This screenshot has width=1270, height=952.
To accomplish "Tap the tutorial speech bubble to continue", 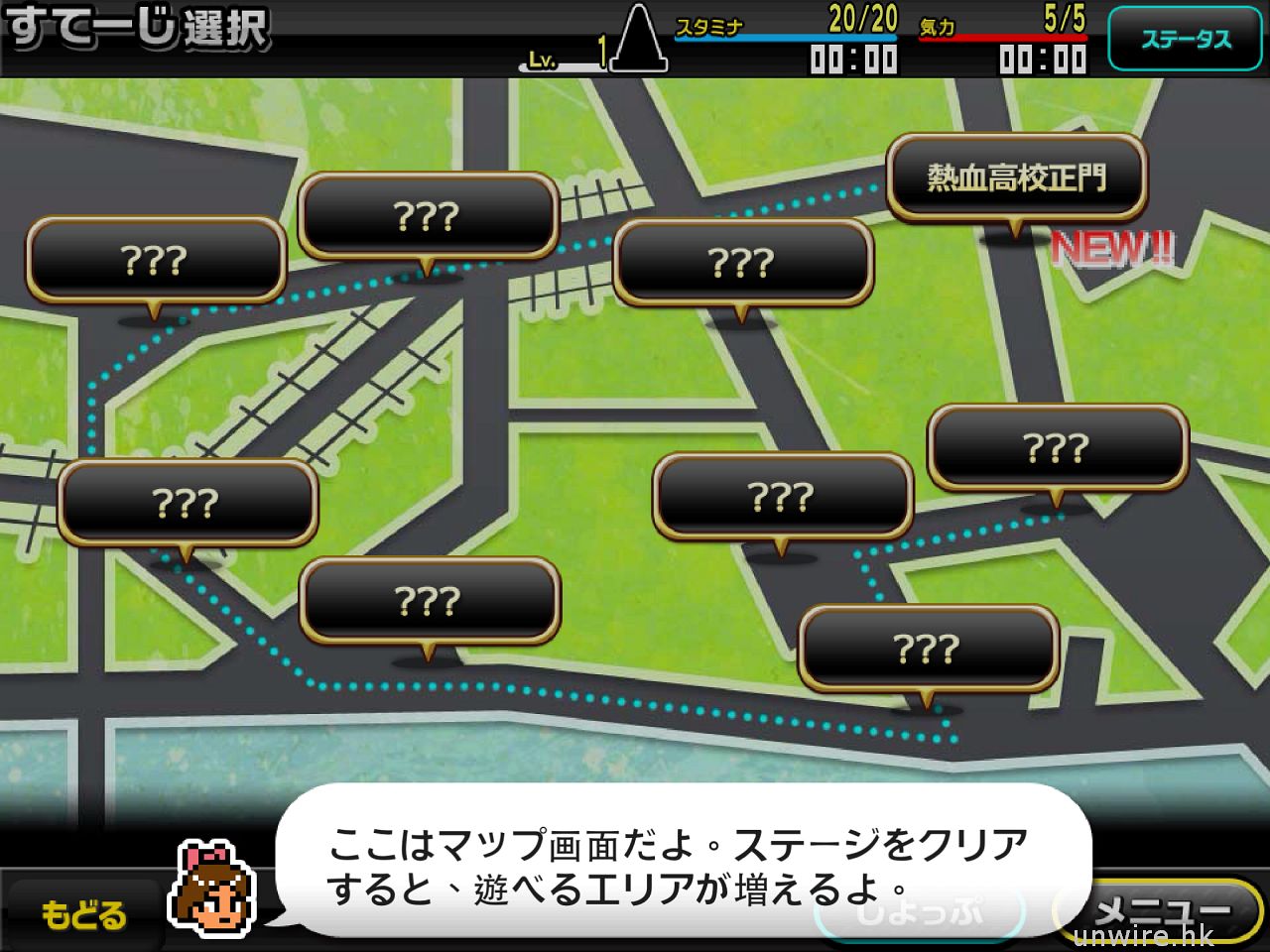I will click(x=679, y=861).
